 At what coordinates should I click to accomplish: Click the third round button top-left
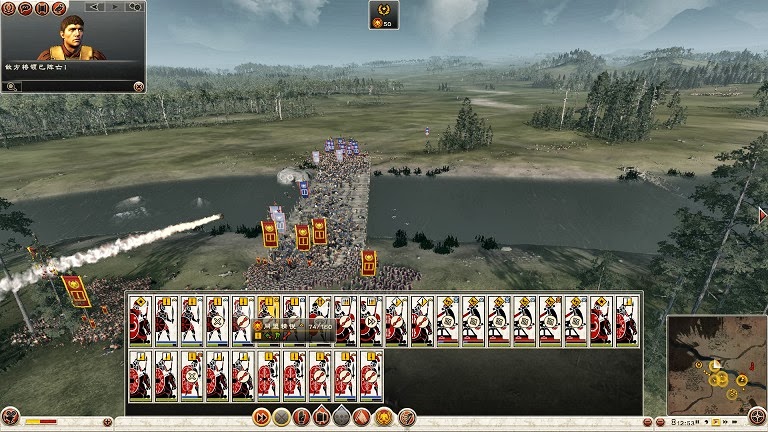pos(44,8)
